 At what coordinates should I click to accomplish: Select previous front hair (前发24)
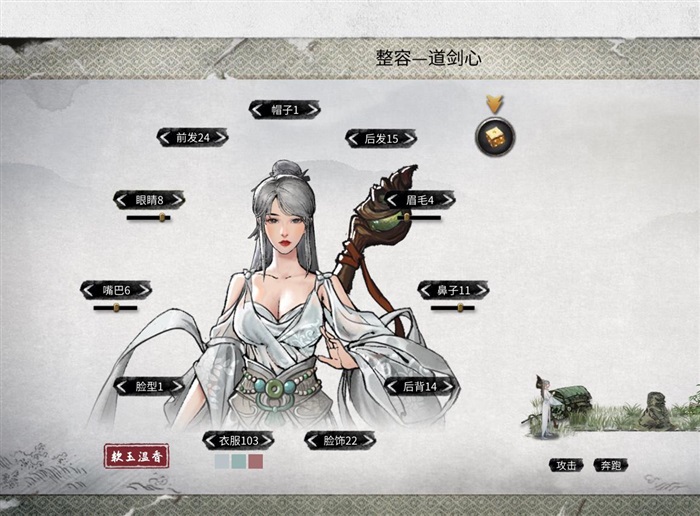click(165, 138)
